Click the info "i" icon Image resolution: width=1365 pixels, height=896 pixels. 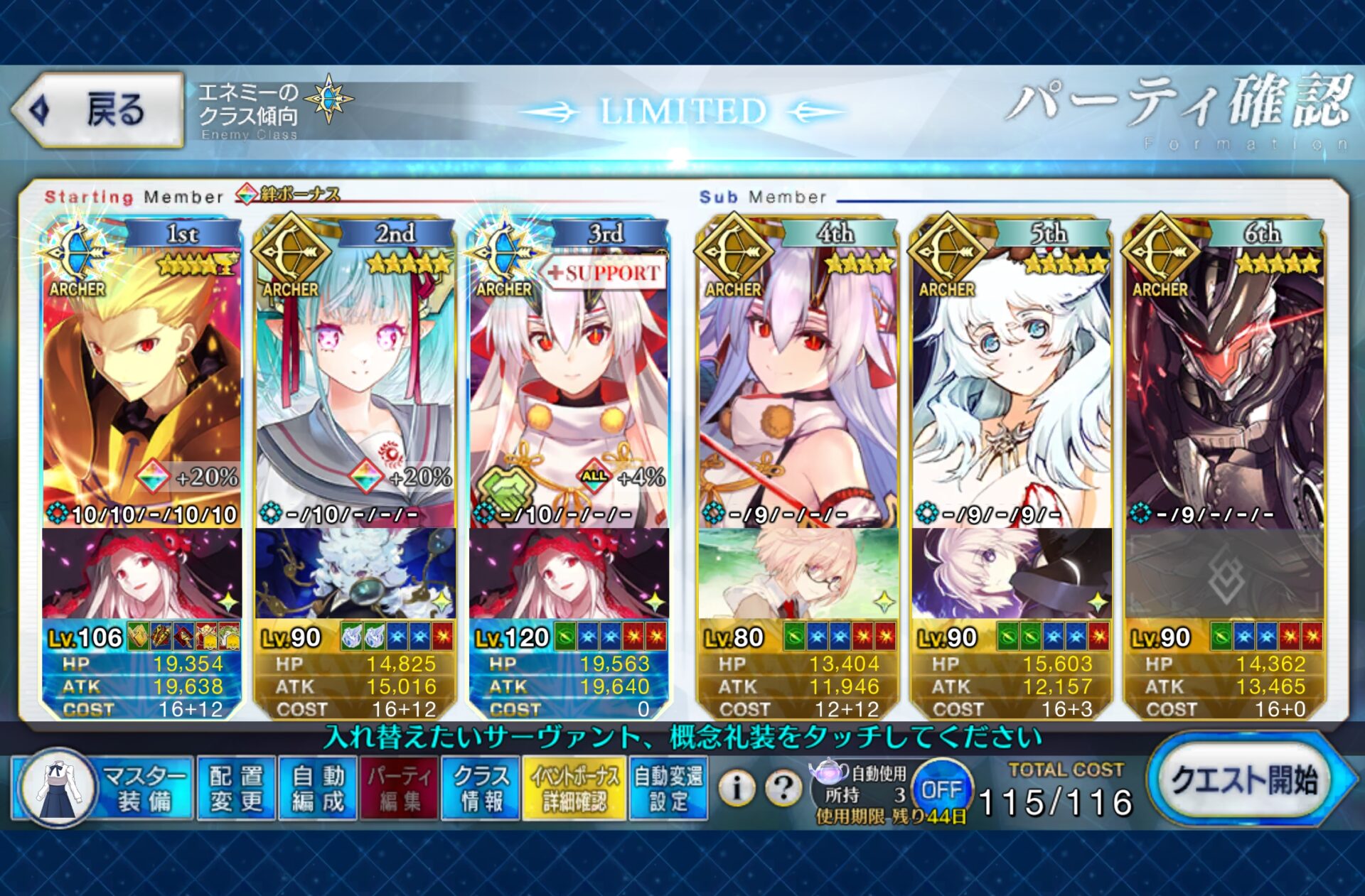pos(737,787)
